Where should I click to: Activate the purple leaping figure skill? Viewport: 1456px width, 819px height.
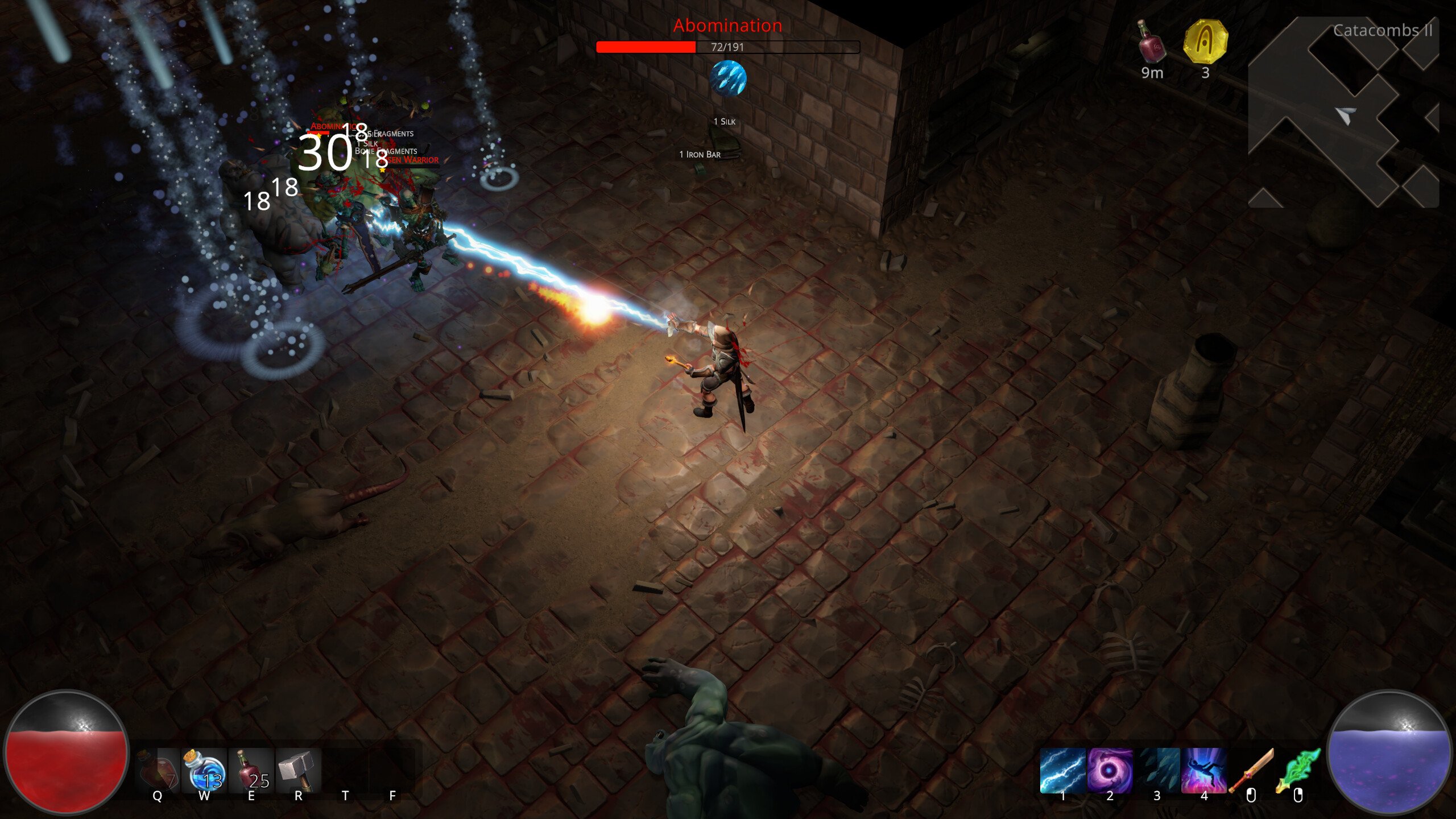(1203, 771)
